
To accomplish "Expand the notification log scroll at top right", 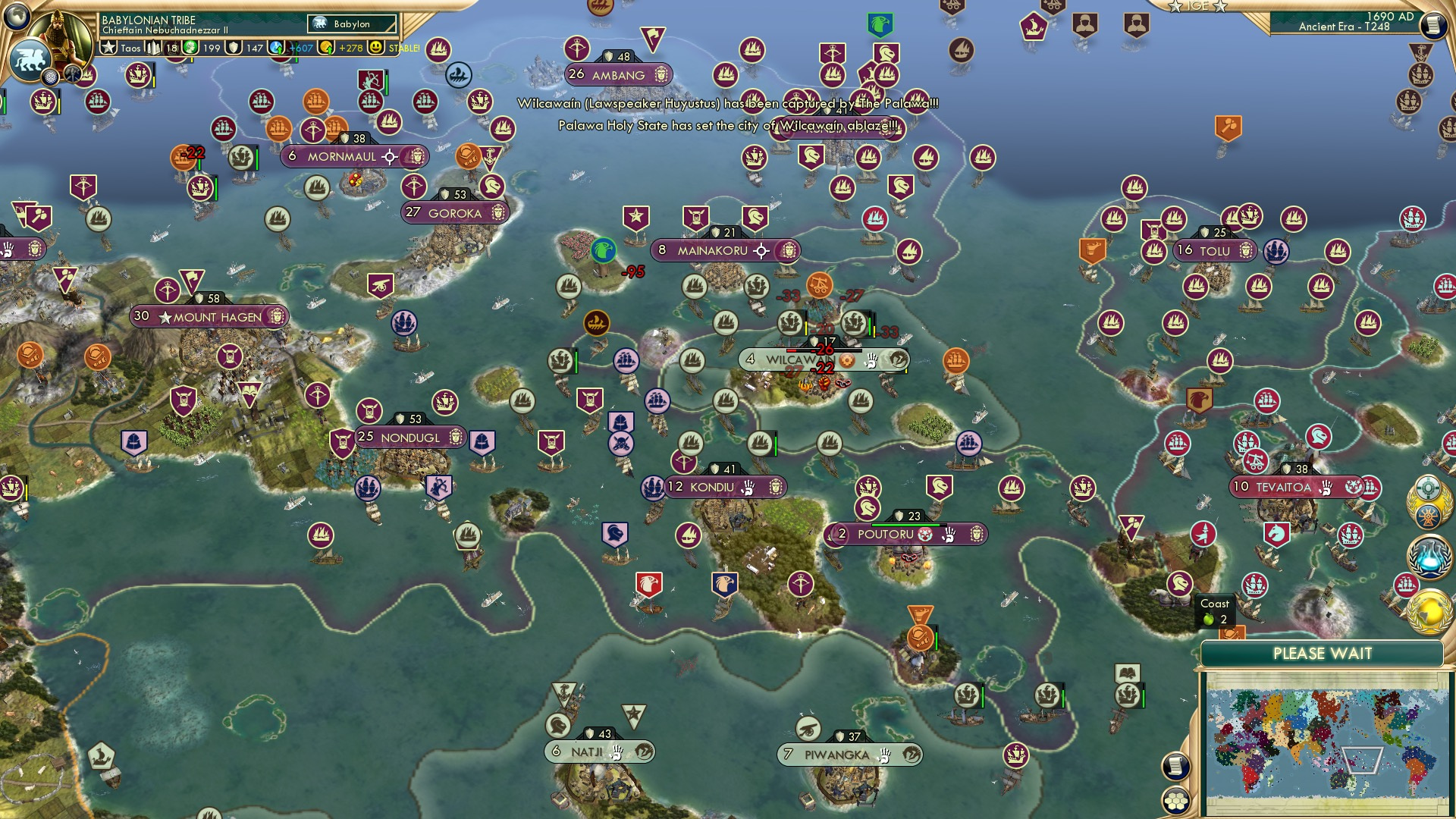I will (1435, 24).
